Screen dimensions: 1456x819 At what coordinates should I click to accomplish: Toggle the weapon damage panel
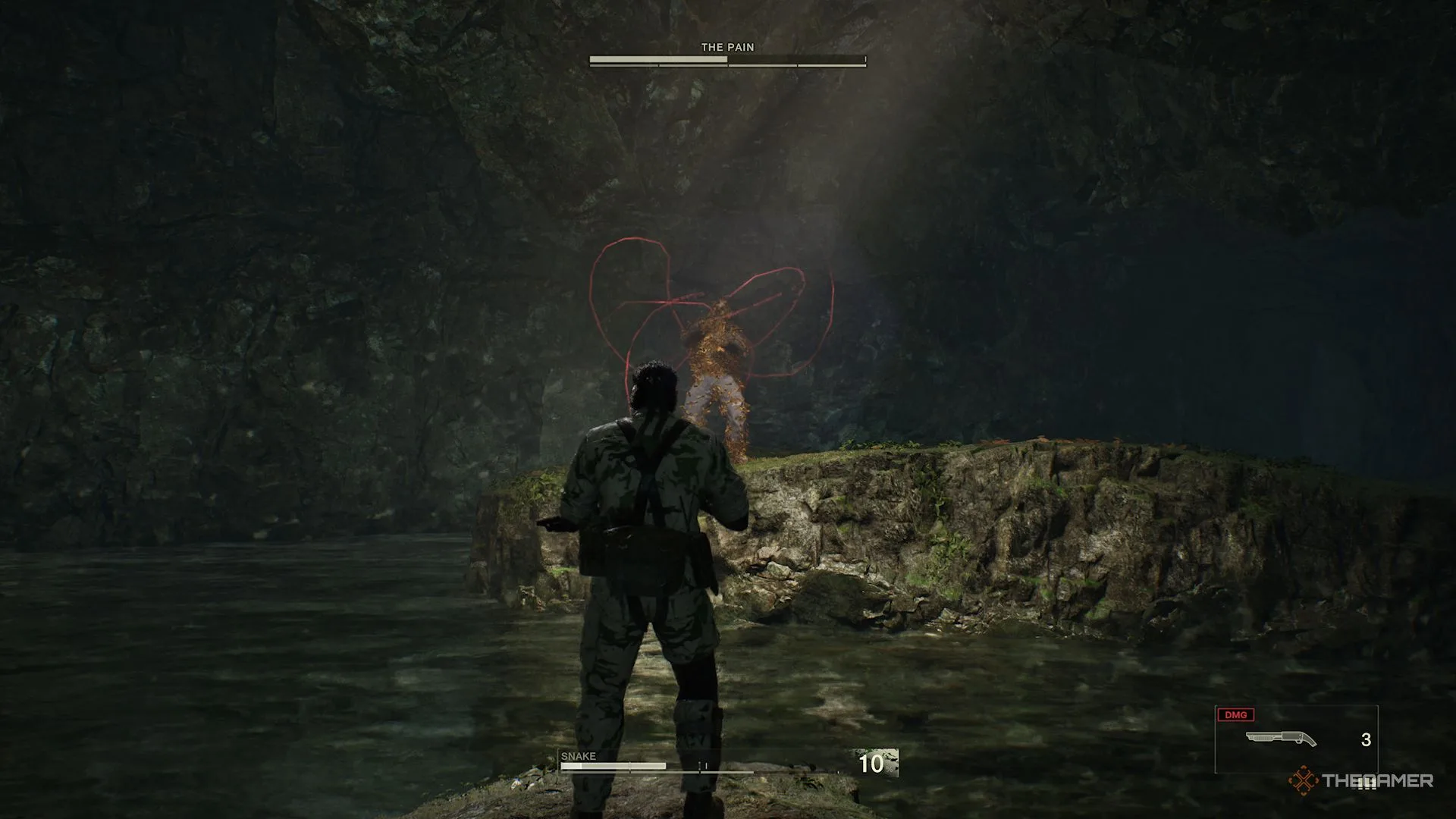tap(1297, 737)
